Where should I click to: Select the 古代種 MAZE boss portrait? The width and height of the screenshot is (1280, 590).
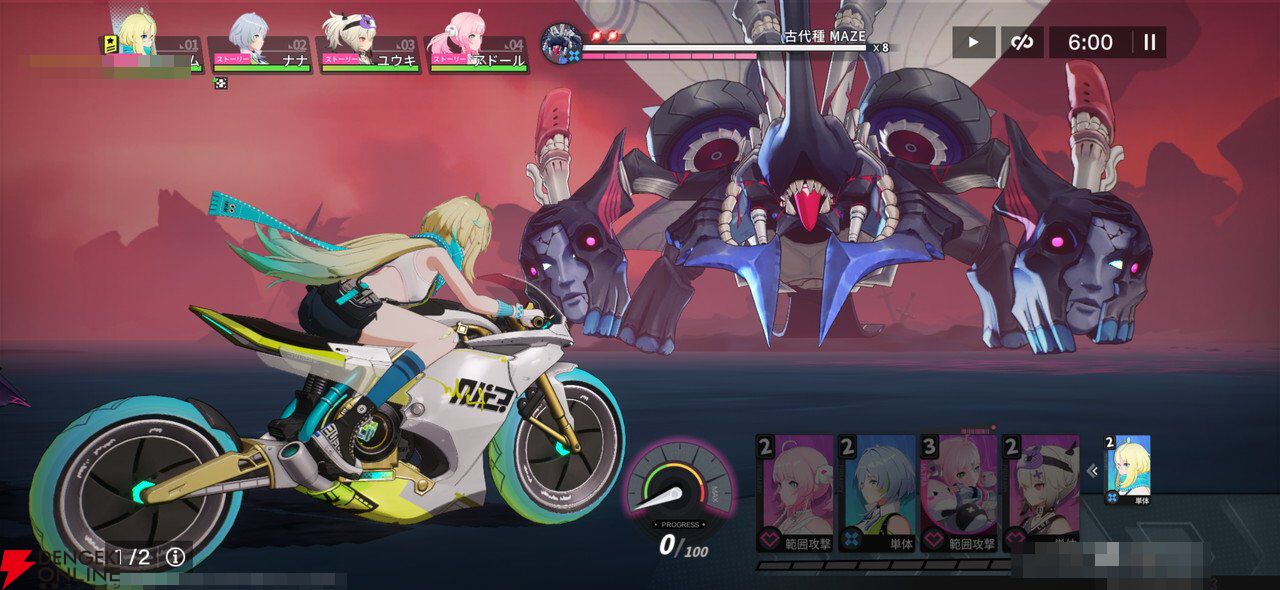pyautogui.click(x=561, y=43)
